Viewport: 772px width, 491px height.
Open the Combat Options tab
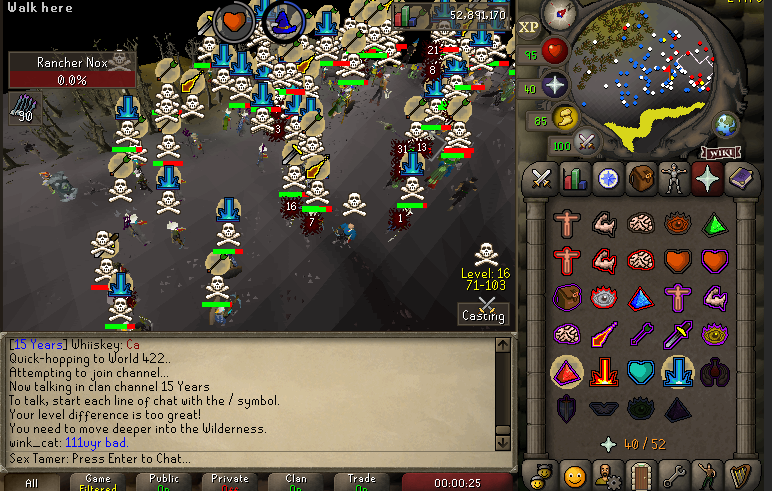(x=542, y=179)
